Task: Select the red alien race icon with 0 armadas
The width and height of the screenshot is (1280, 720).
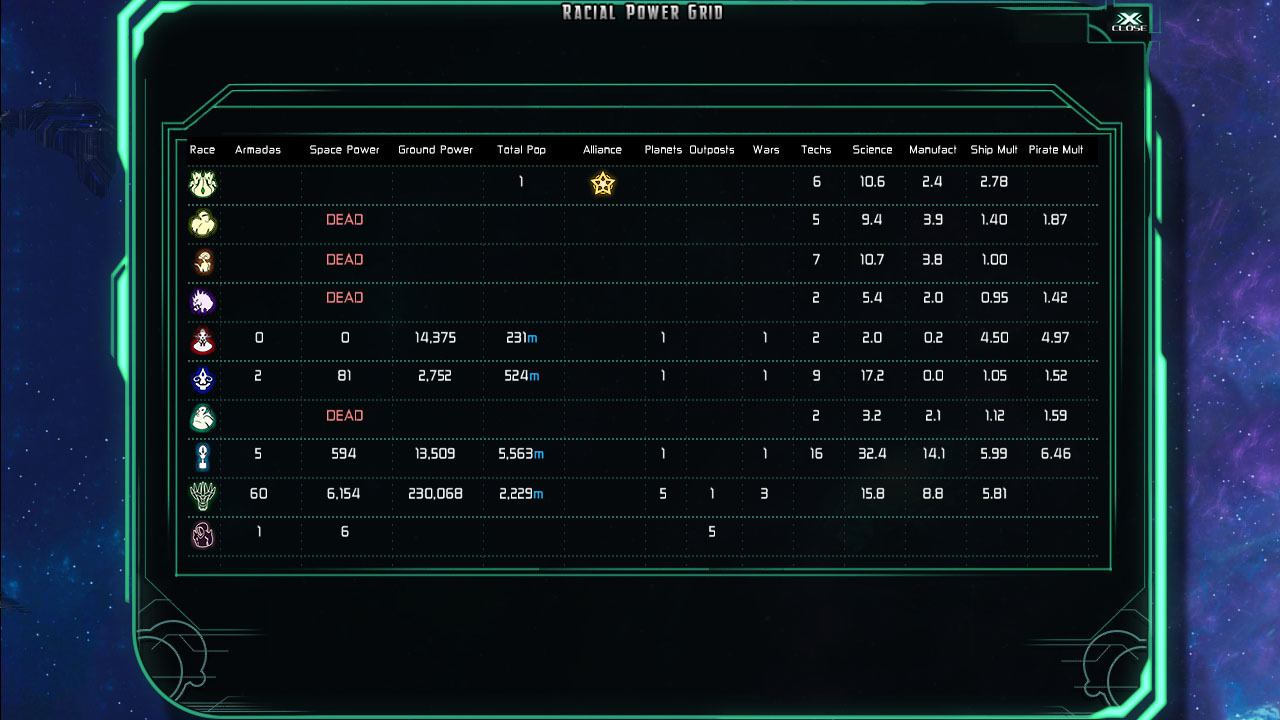Action: (x=203, y=339)
